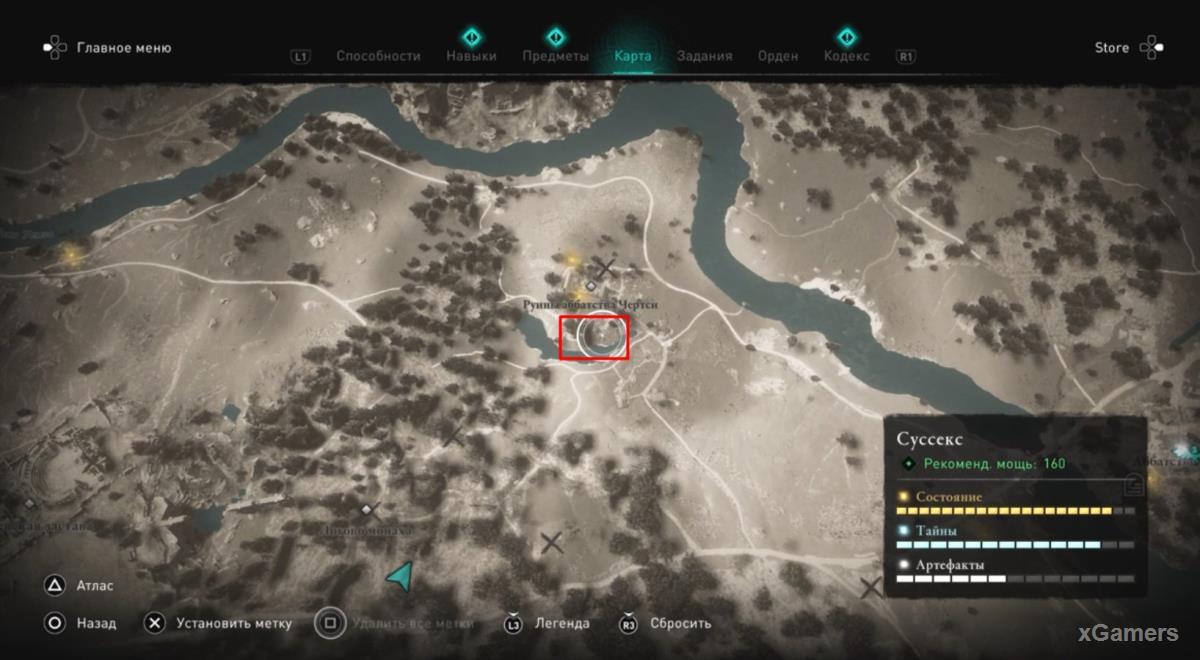Open the Навыки tab
Viewport: 1200px width, 660px height.
471,56
